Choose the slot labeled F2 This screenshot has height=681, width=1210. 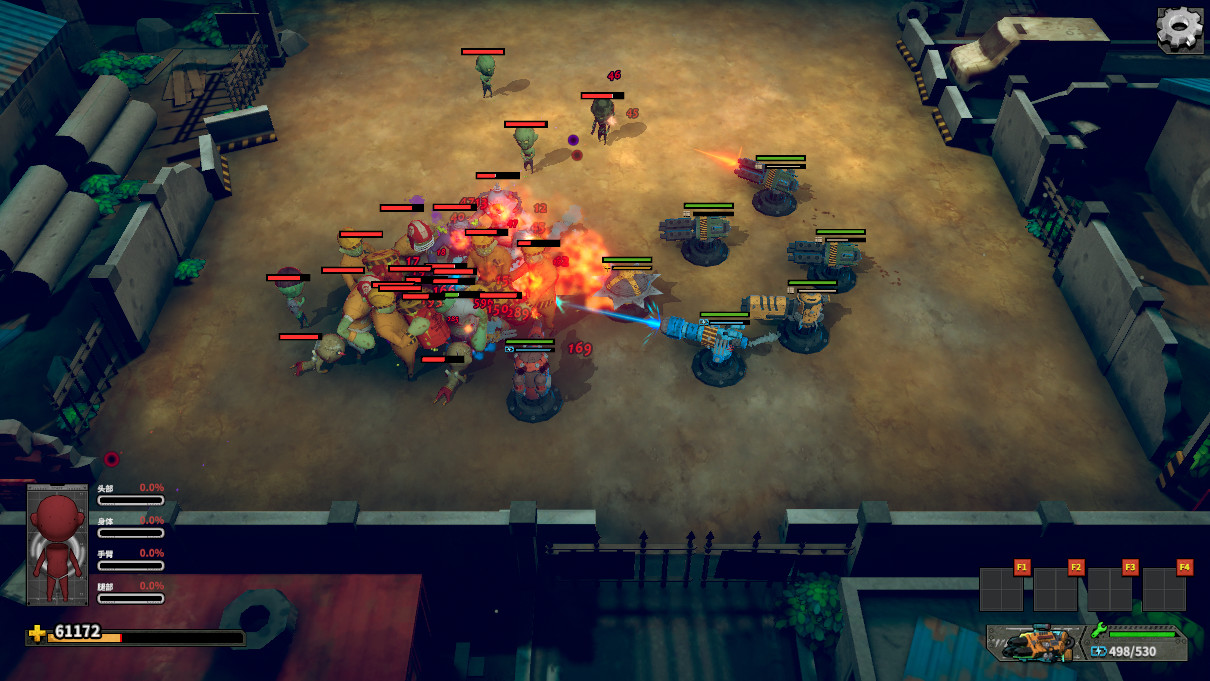[x=1055, y=589]
